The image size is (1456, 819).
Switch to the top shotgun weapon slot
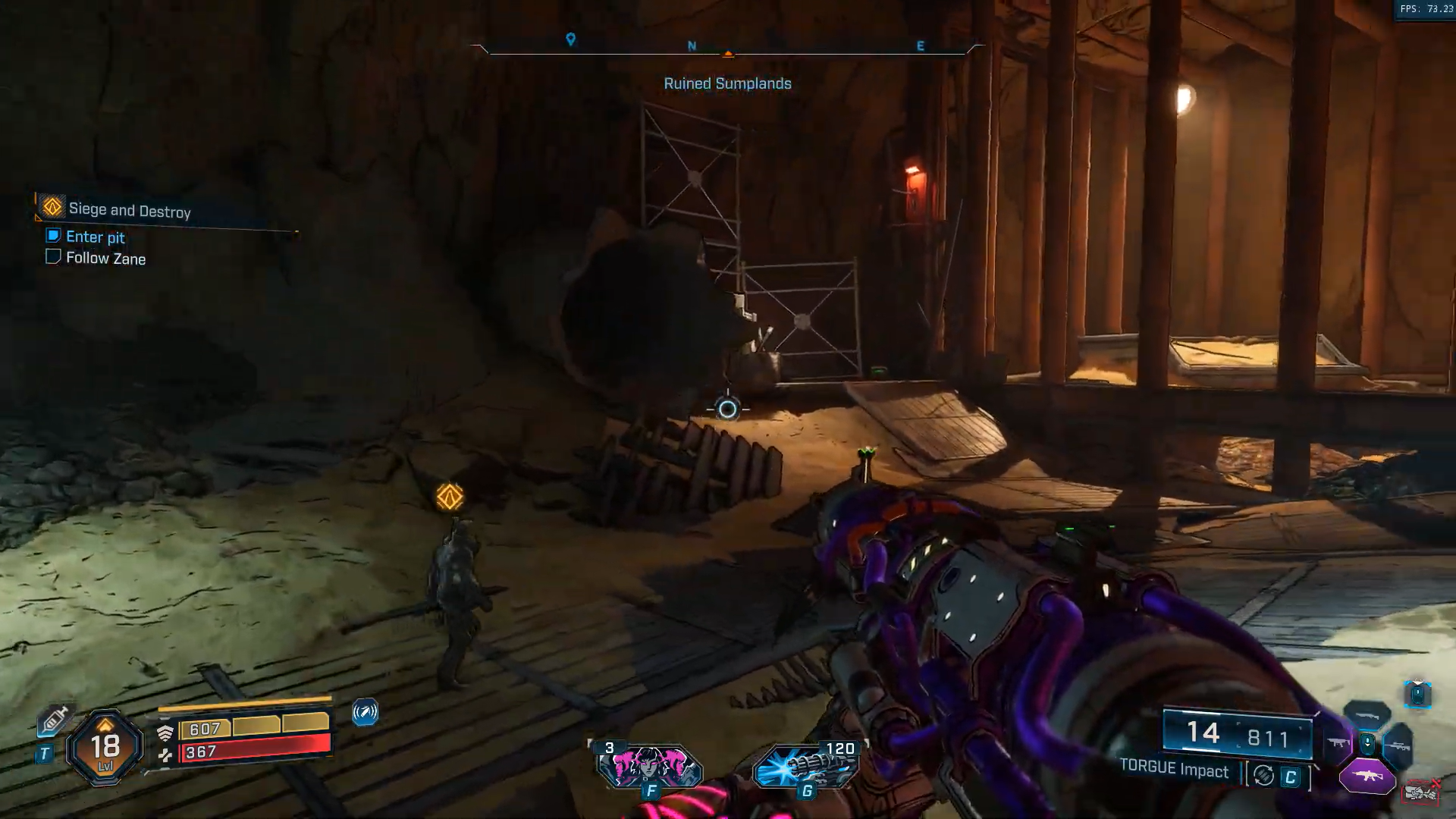(x=1367, y=715)
